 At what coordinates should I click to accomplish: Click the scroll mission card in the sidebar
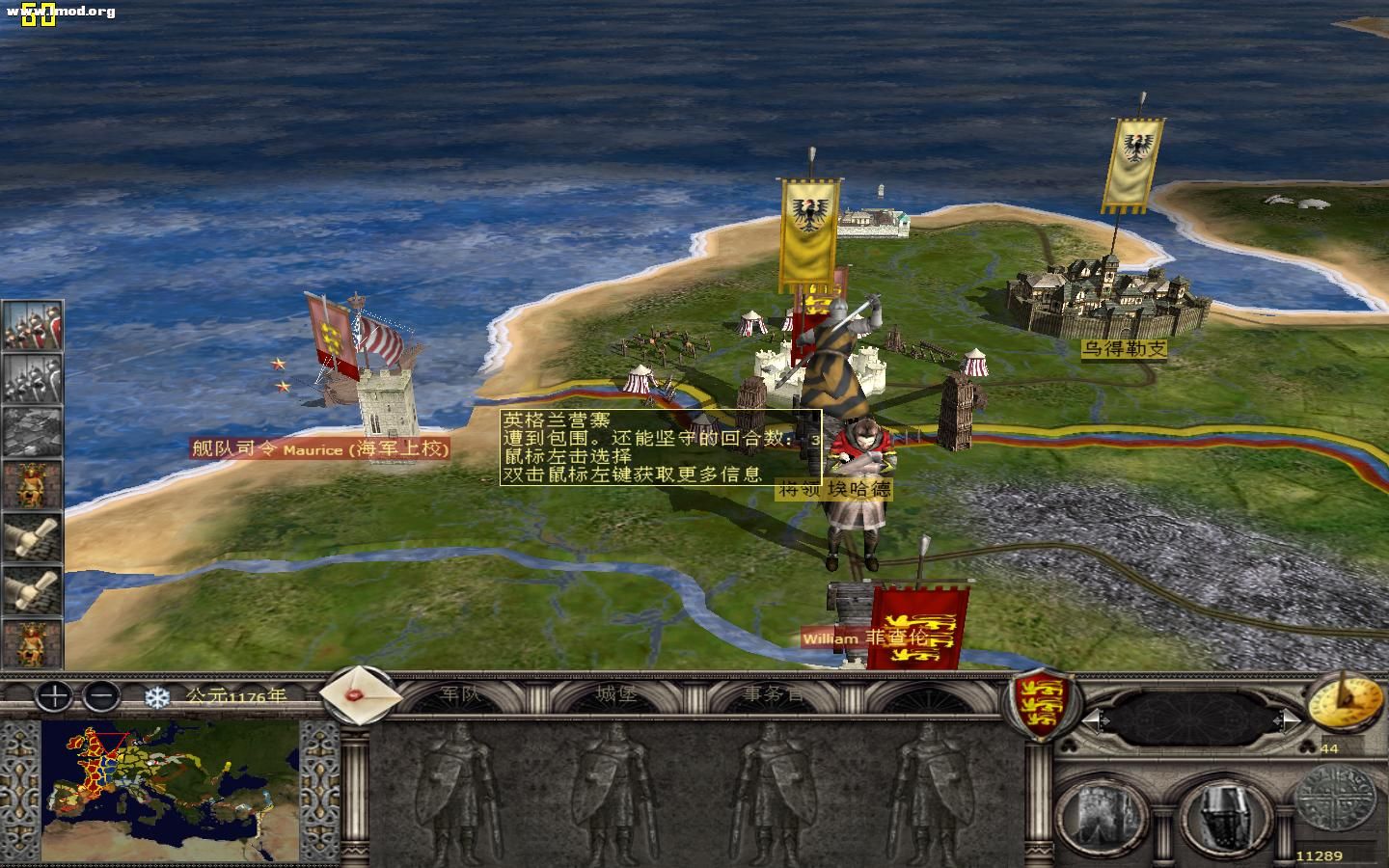pos(29,535)
